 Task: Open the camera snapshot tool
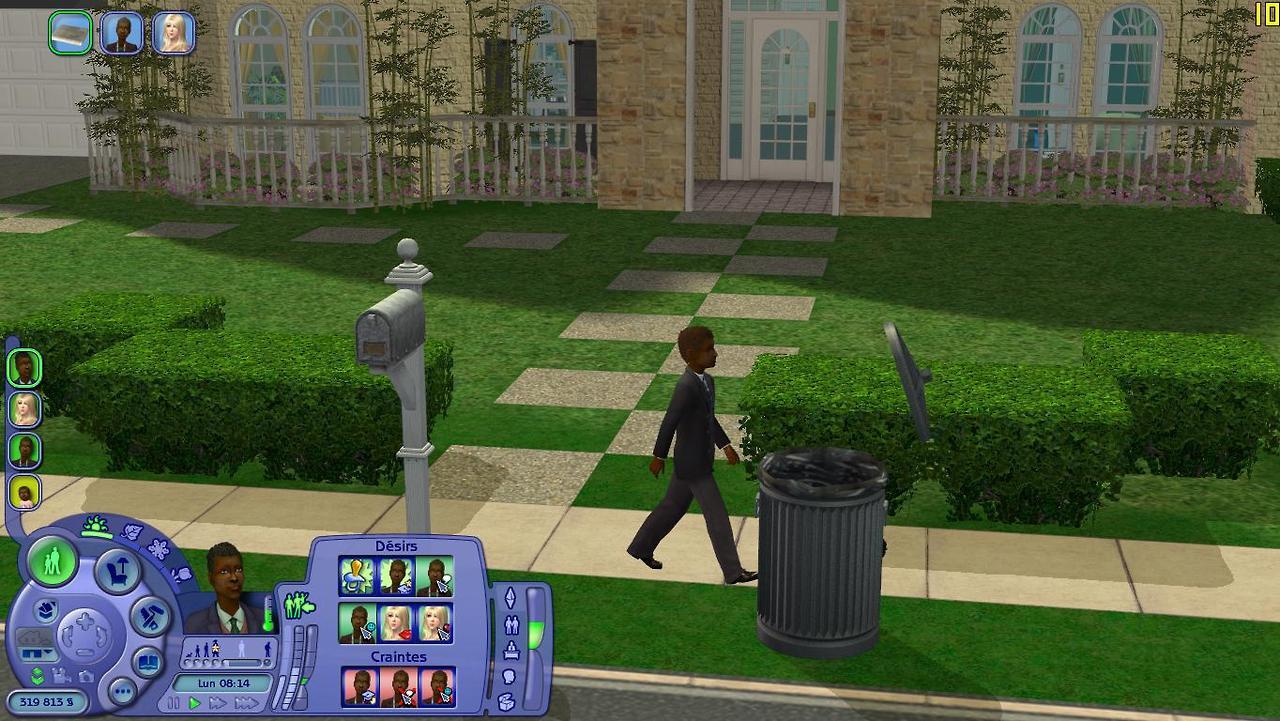pos(86,676)
